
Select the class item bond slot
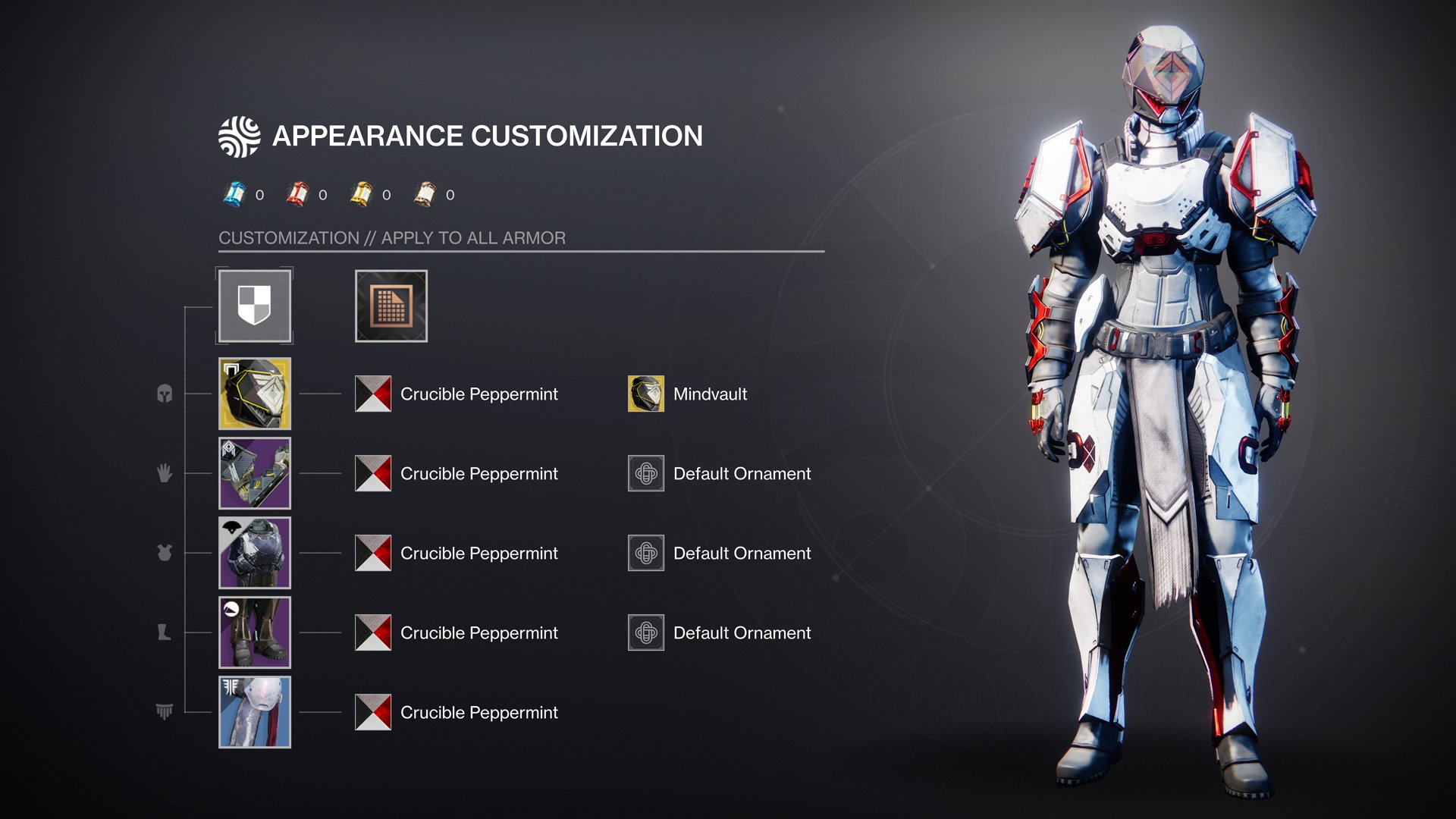coord(255,712)
